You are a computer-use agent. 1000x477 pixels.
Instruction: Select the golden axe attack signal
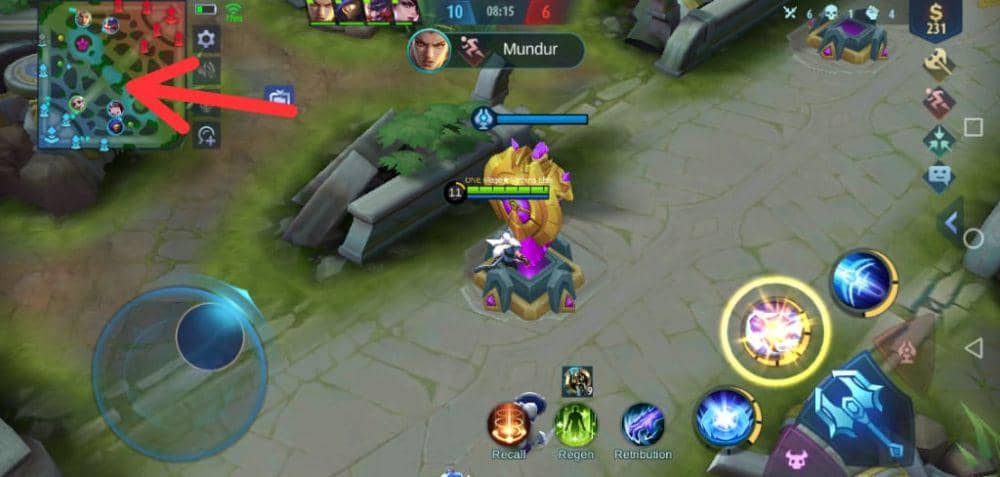pyautogui.click(x=938, y=62)
